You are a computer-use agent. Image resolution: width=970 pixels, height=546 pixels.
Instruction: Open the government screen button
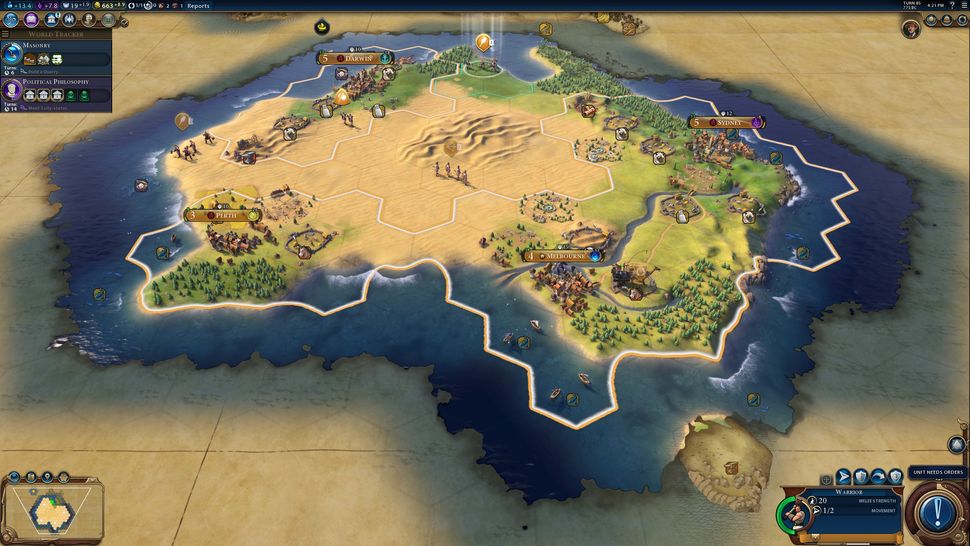coord(50,19)
